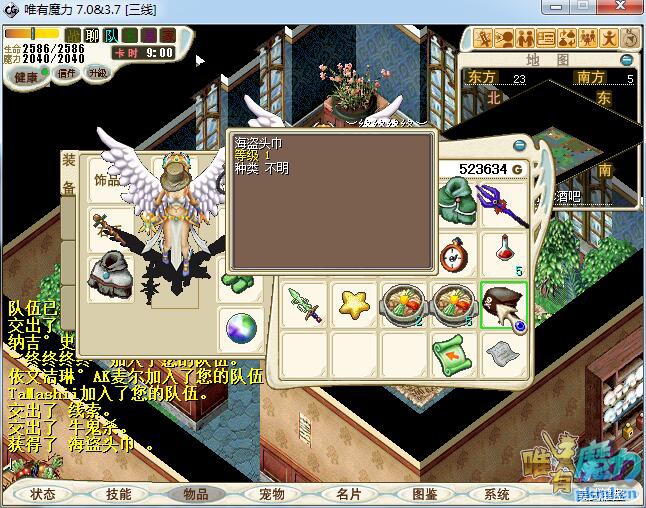Viewport: 646px width, 508px height.
Task: Open the 名片 name card menu
Action: pos(348,494)
